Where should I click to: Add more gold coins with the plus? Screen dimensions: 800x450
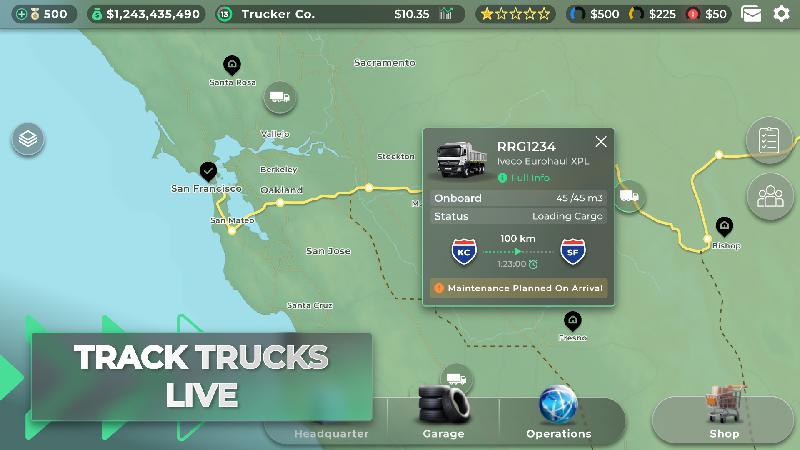click(x=21, y=14)
